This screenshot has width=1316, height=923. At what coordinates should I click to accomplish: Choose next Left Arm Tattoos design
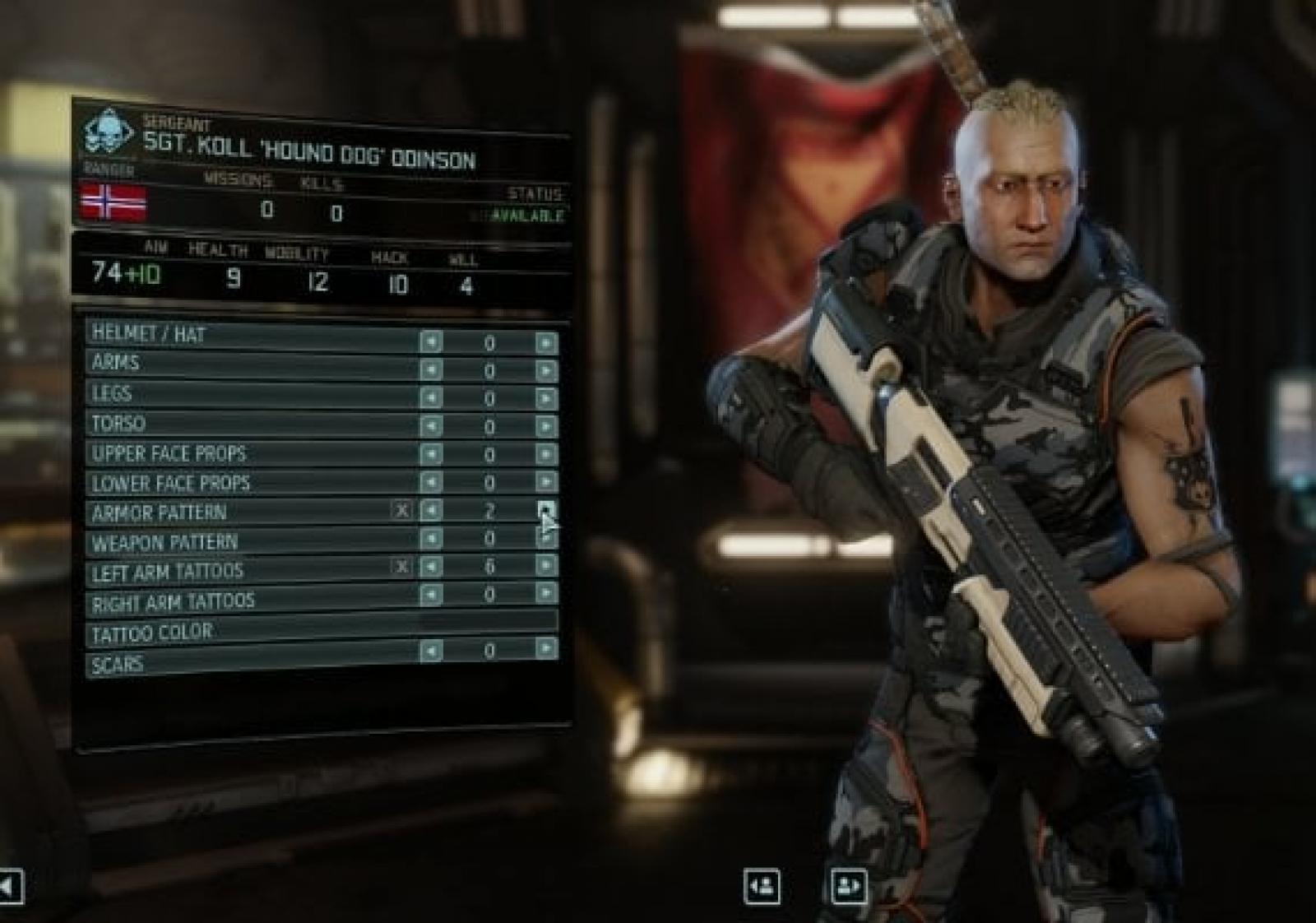click(x=545, y=565)
